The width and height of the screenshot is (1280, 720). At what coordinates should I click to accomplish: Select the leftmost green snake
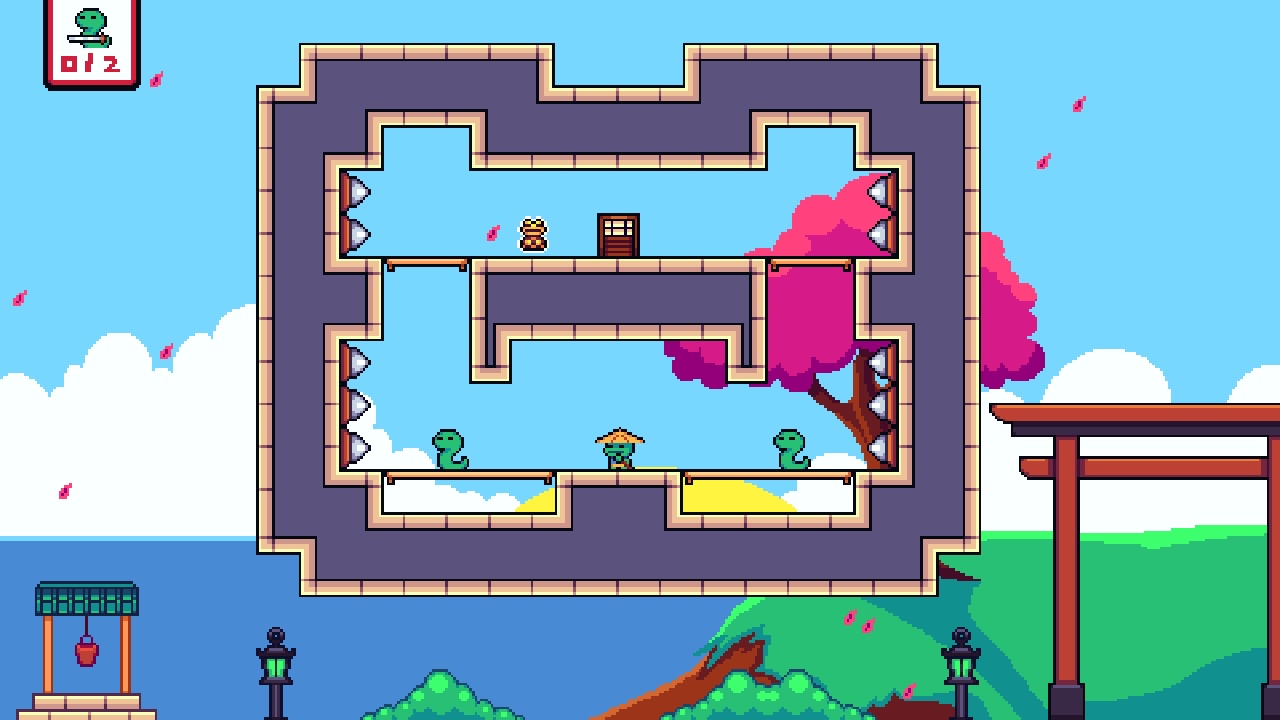449,448
